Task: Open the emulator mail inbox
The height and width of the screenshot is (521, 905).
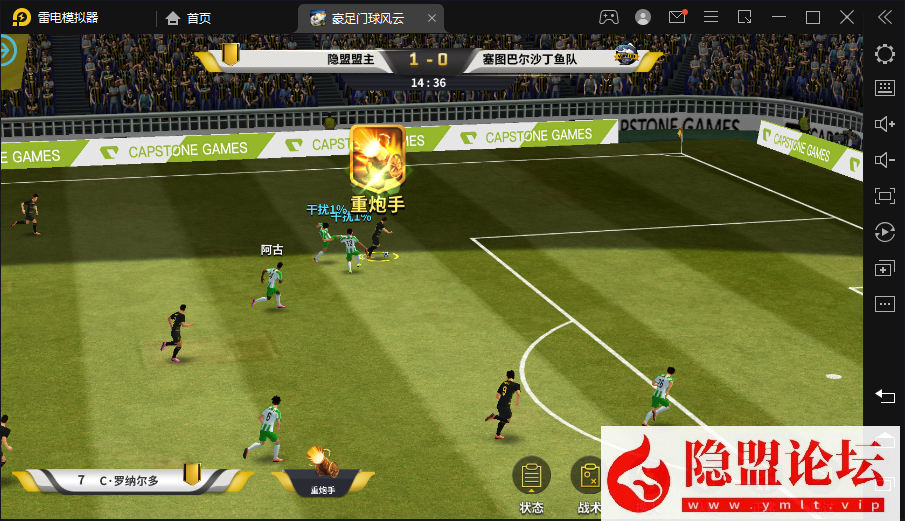Action: pyautogui.click(x=677, y=17)
